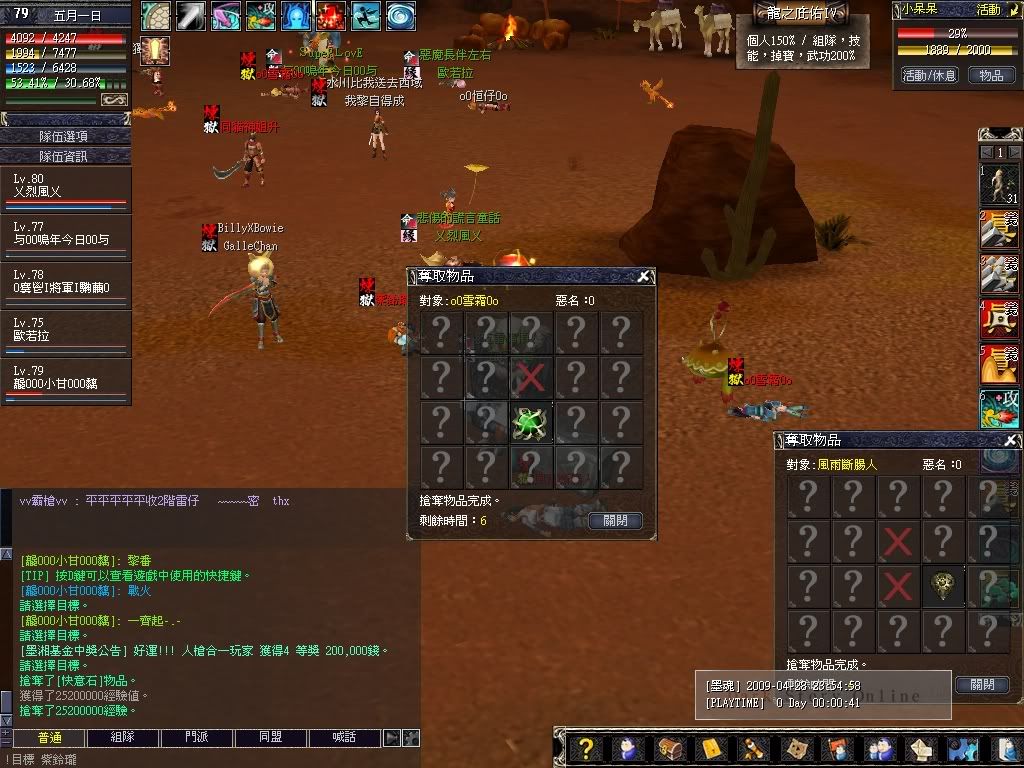Activate the blue swirl vortex buff icon
1024x768 pixels.
click(x=402, y=16)
